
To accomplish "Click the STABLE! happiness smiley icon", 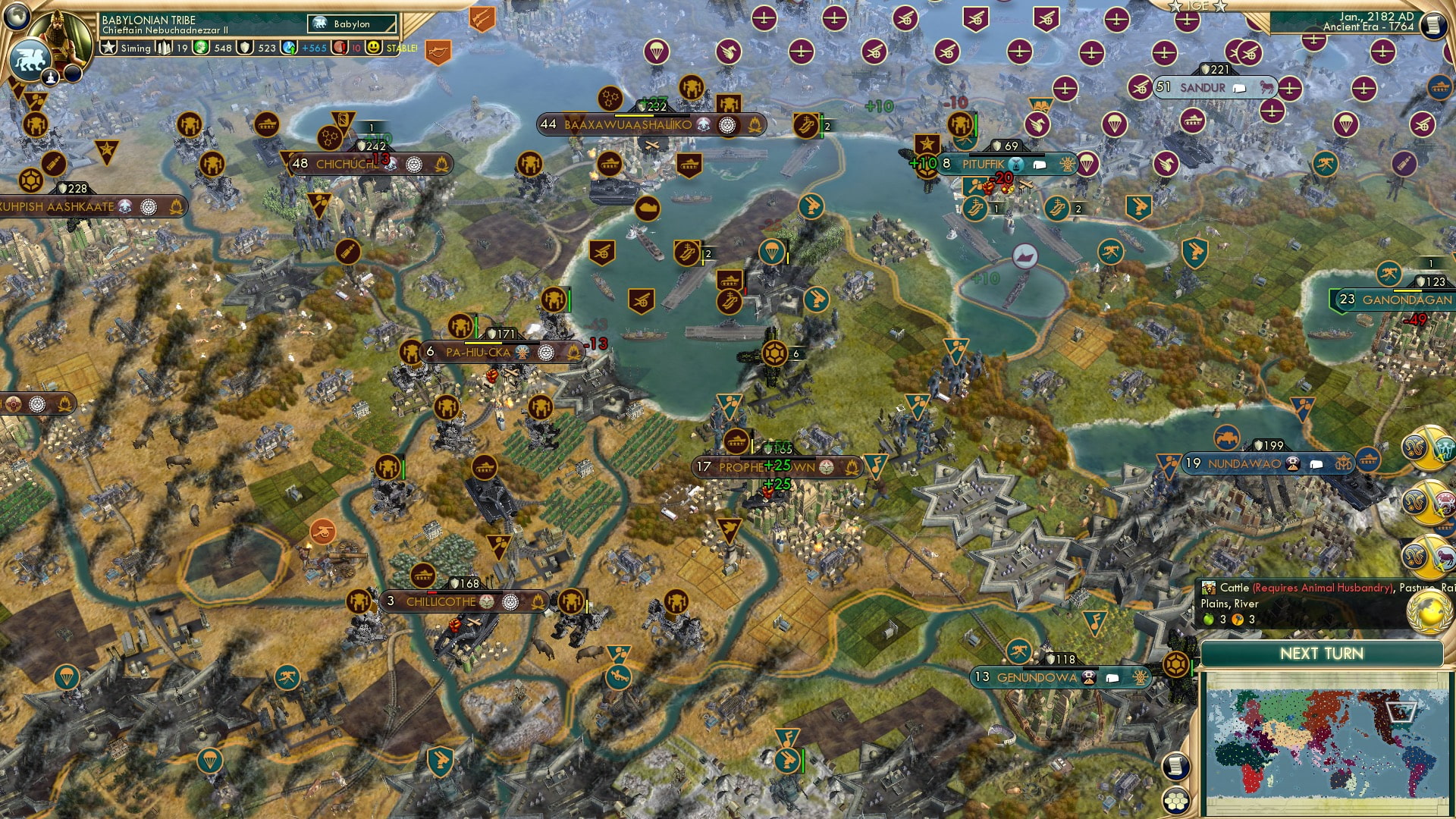I will coord(372,47).
